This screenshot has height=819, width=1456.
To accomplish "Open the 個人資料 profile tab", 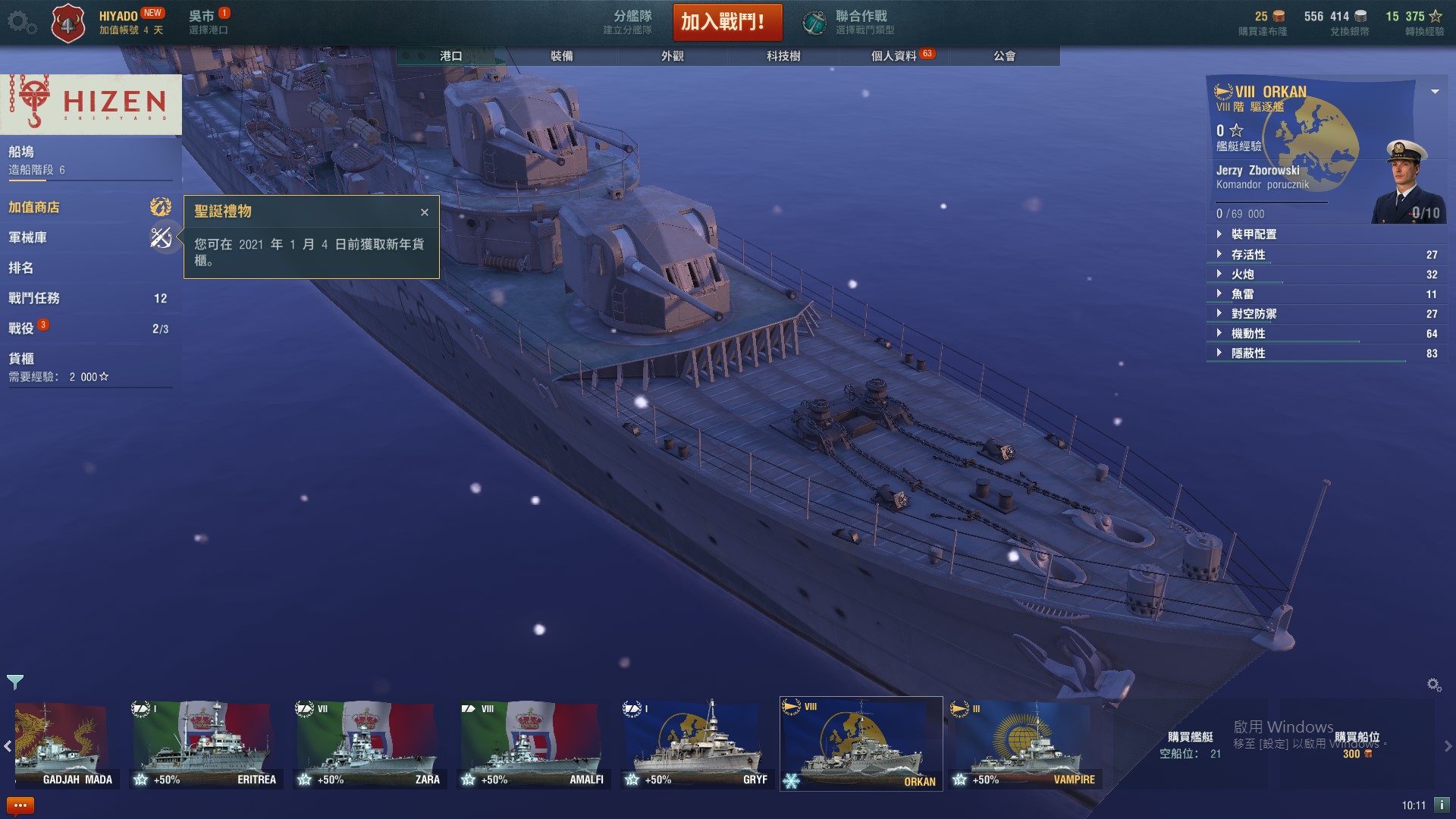I will 893,56.
